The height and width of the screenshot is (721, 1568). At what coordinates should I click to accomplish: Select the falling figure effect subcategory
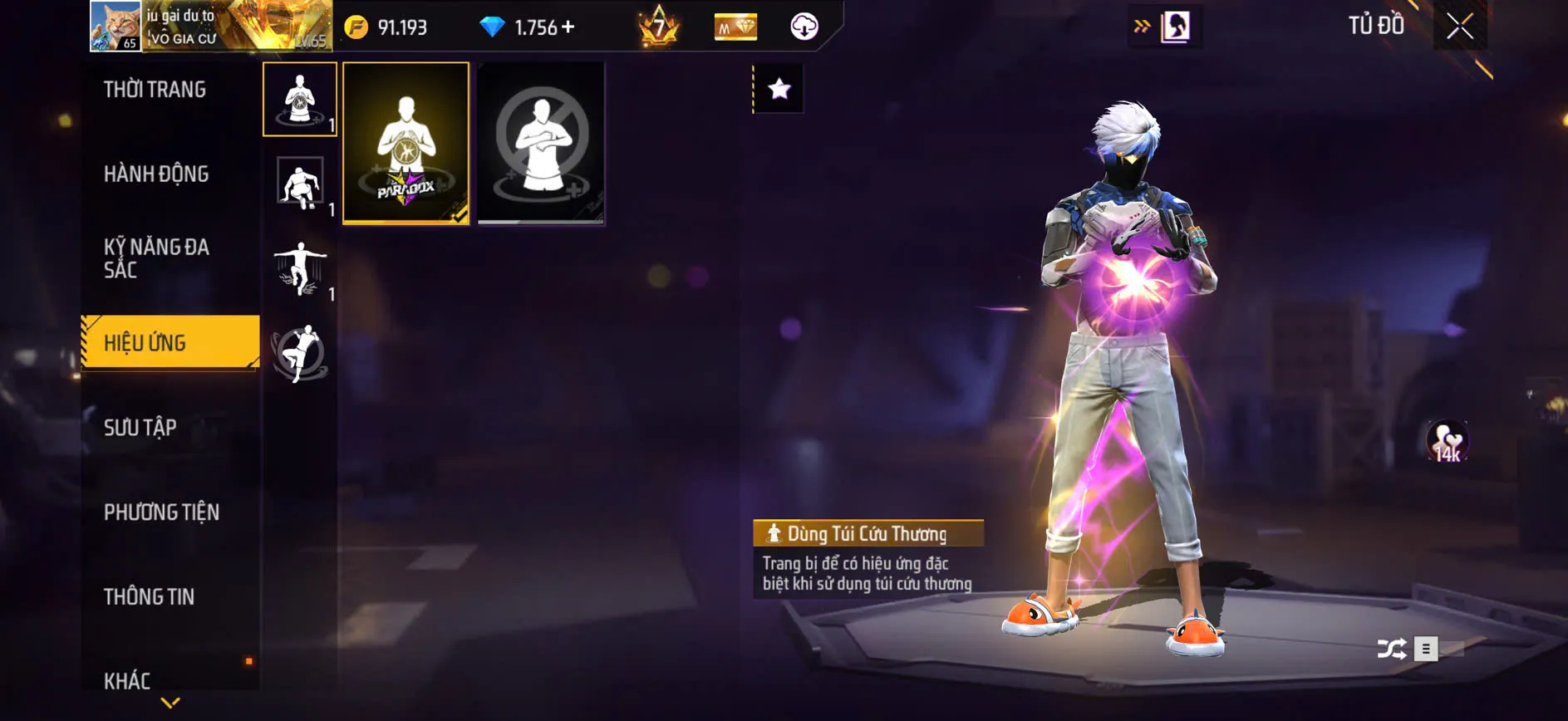[x=300, y=268]
